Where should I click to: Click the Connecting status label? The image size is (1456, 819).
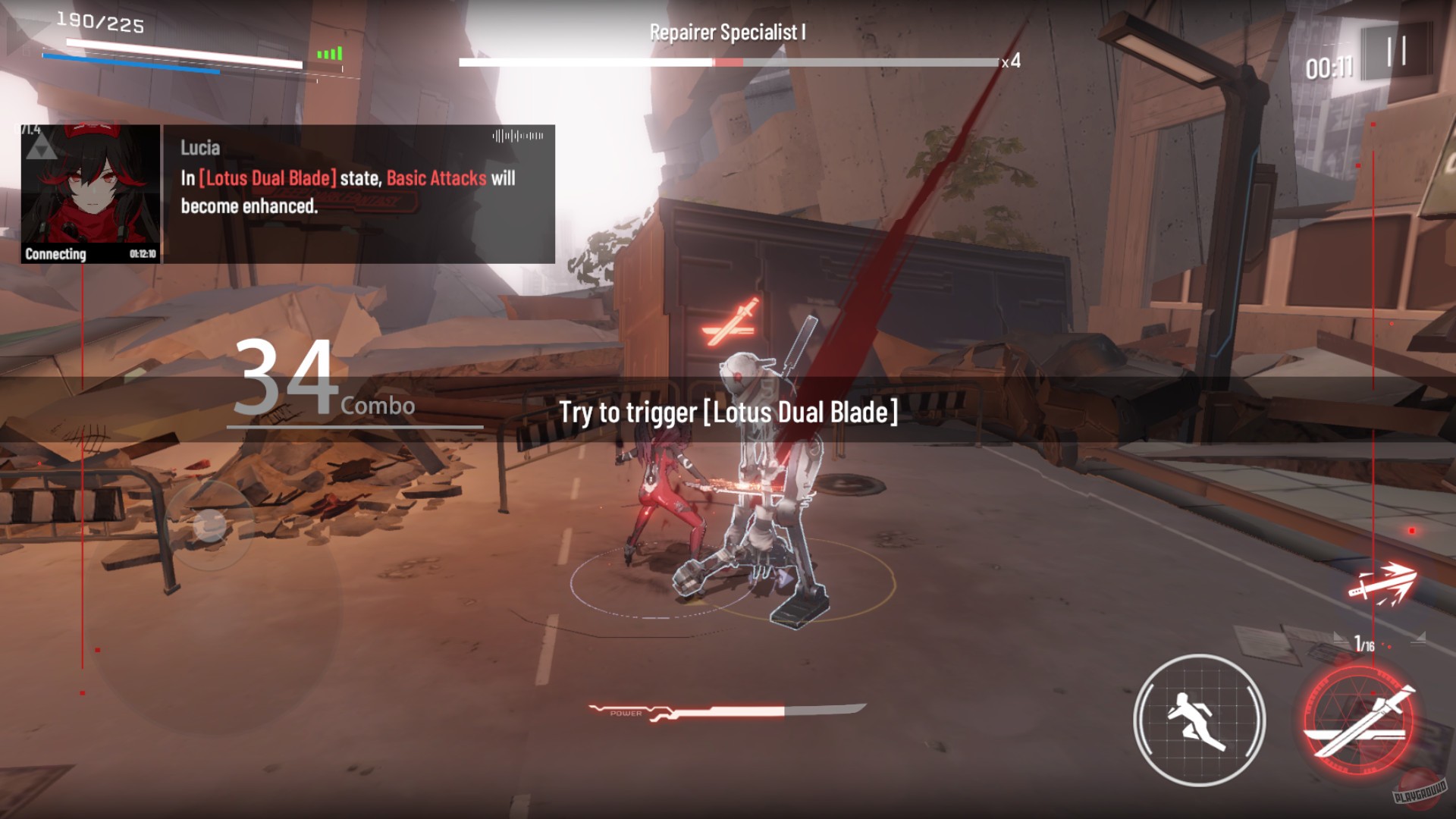pos(55,255)
